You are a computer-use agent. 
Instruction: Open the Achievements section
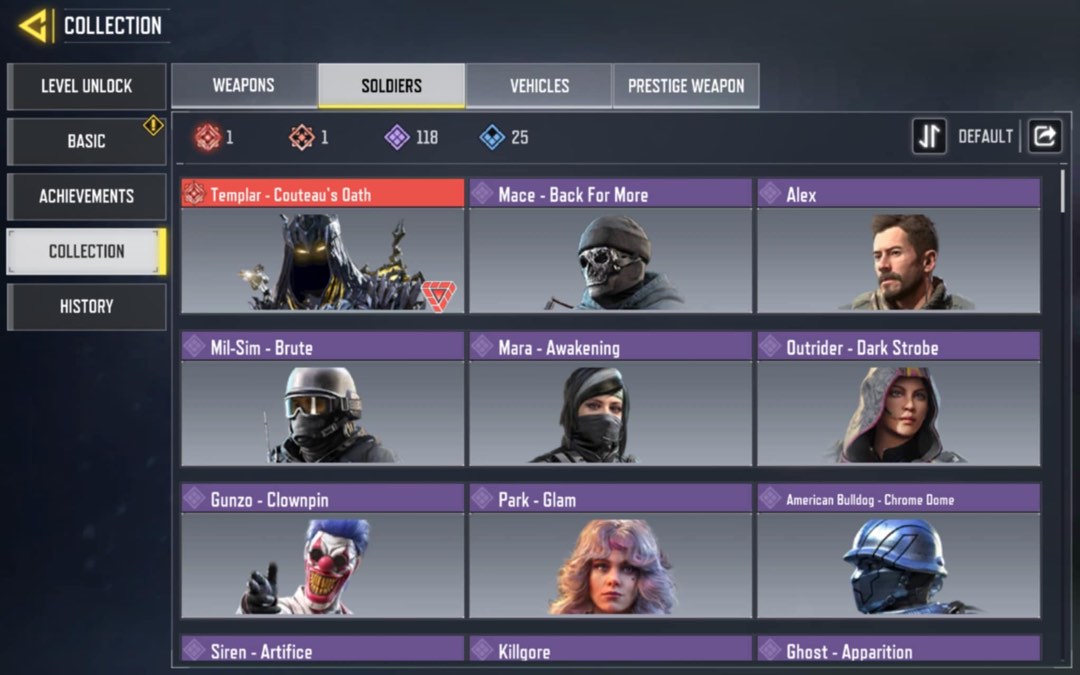(86, 196)
